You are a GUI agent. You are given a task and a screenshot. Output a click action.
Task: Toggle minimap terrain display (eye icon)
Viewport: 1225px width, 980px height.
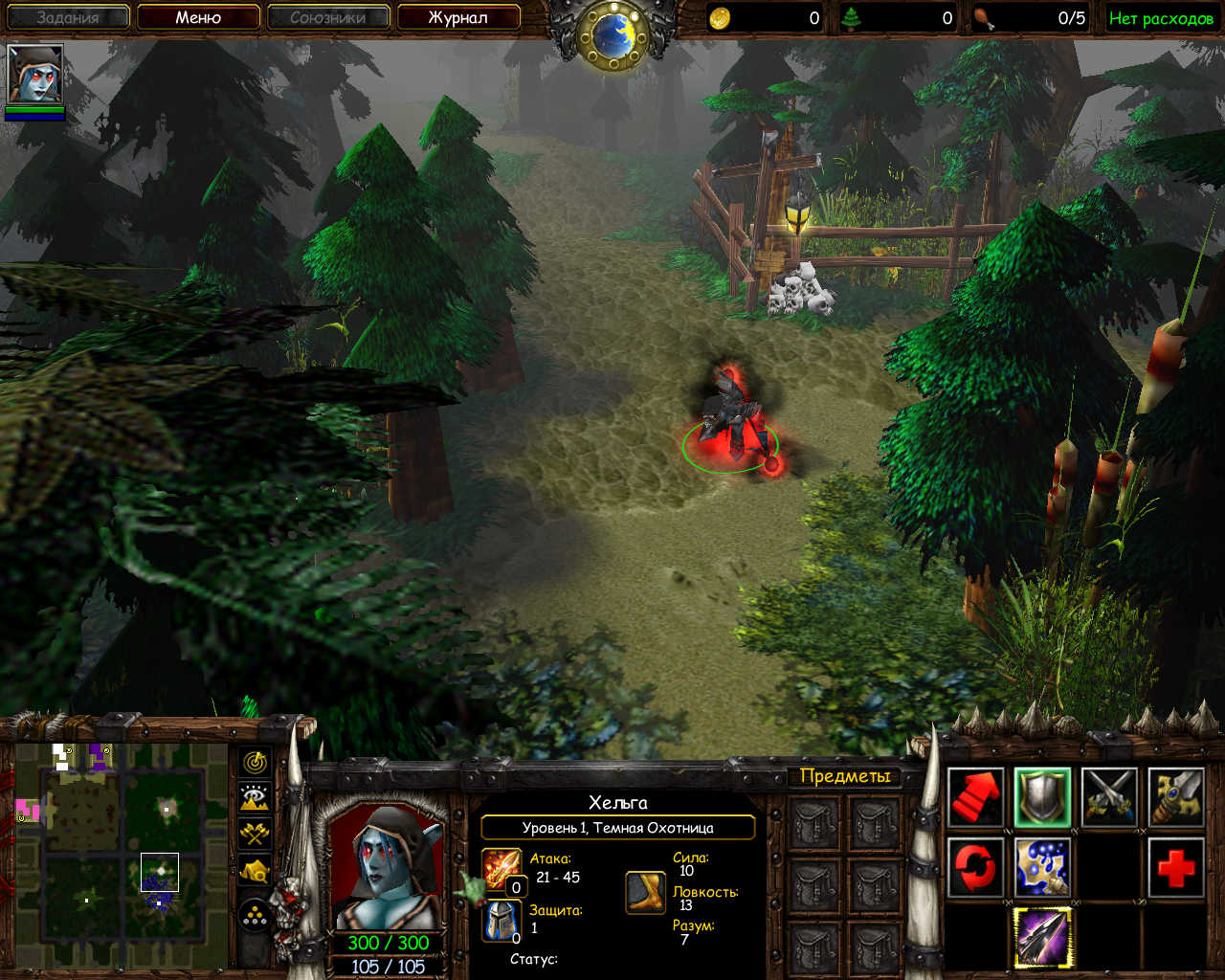pos(255,797)
